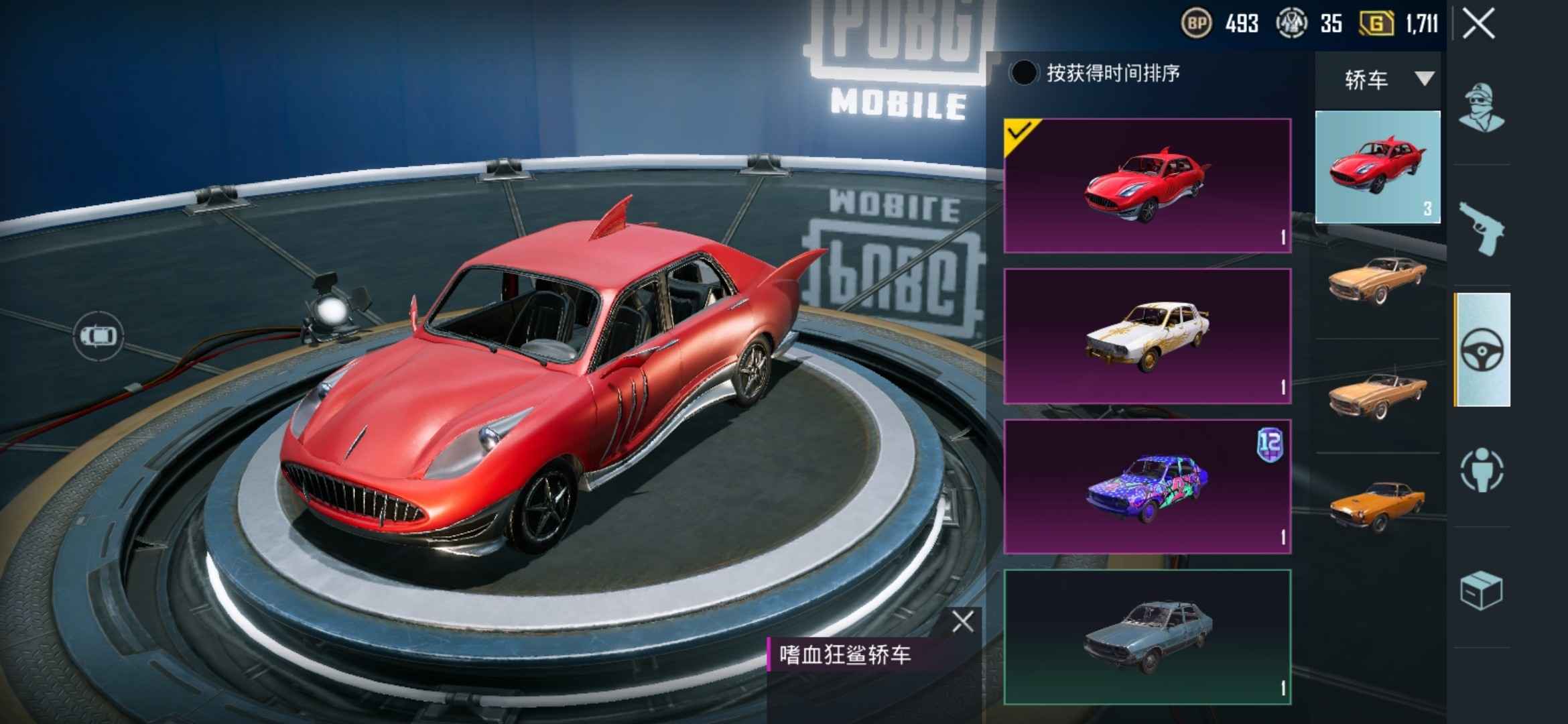
Task: Toggle sort by acquisition time
Action: [x=1023, y=73]
